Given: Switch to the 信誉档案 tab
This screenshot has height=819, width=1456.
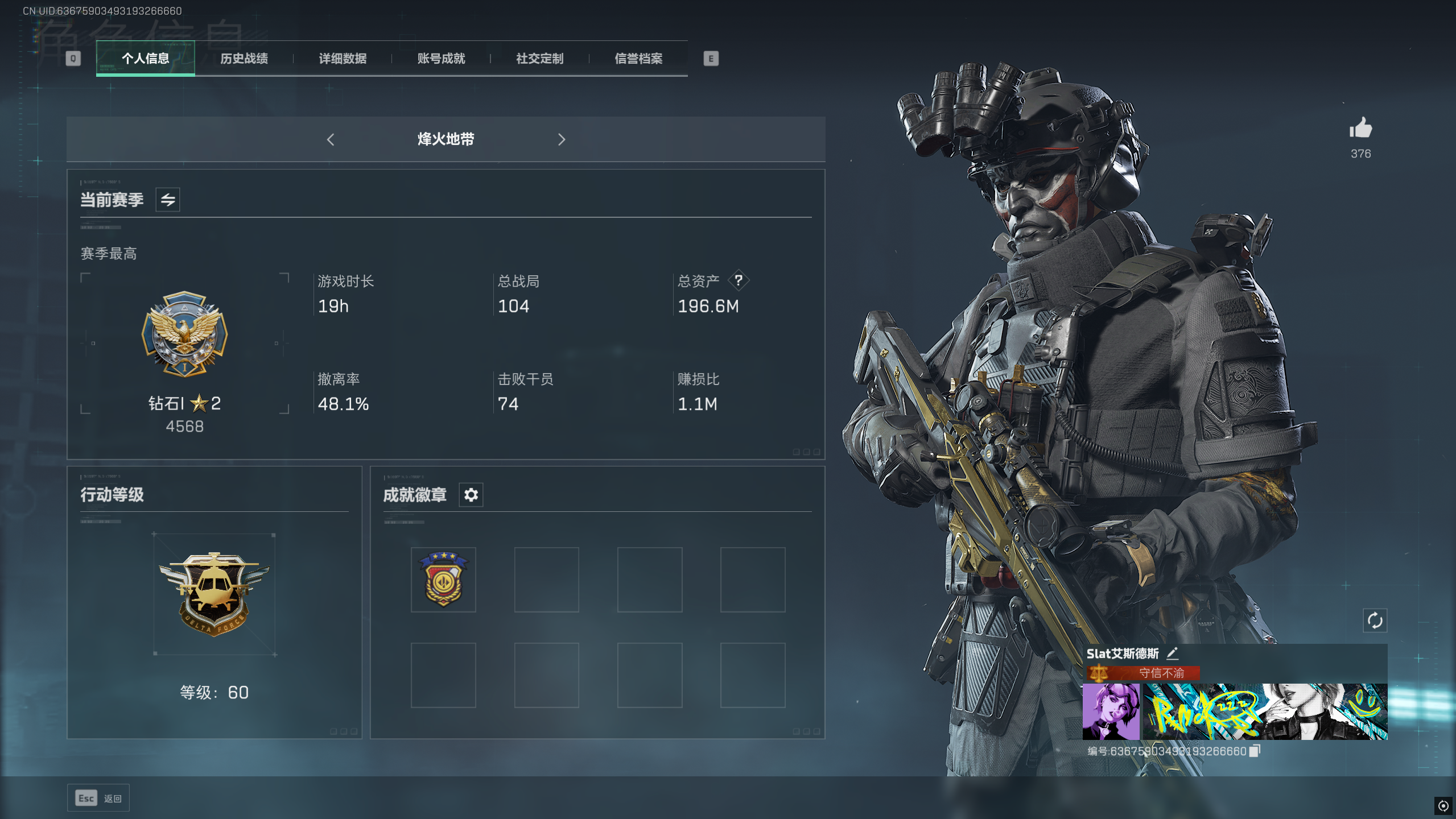Looking at the screenshot, I should click(638, 59).
